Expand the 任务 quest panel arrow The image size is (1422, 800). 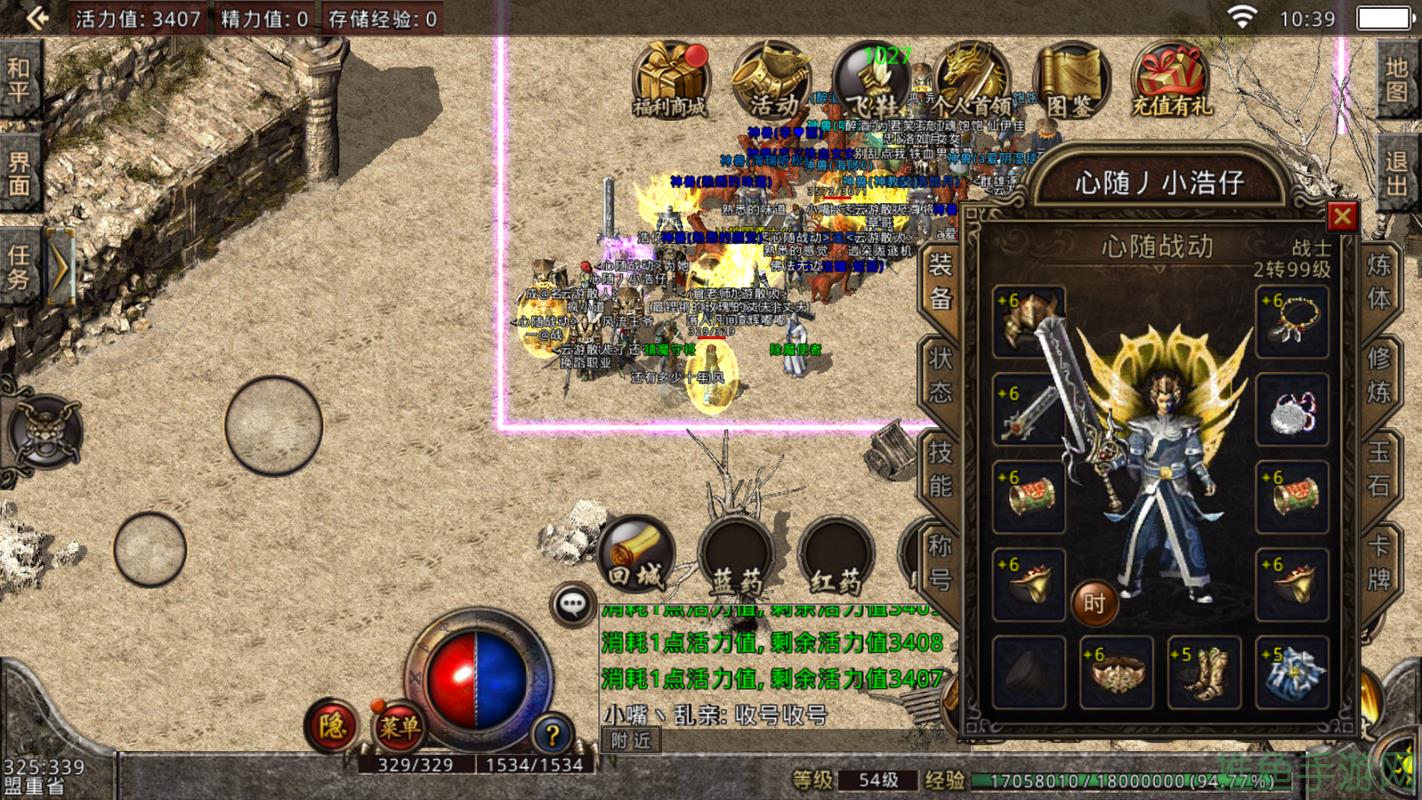click(62, 265)
